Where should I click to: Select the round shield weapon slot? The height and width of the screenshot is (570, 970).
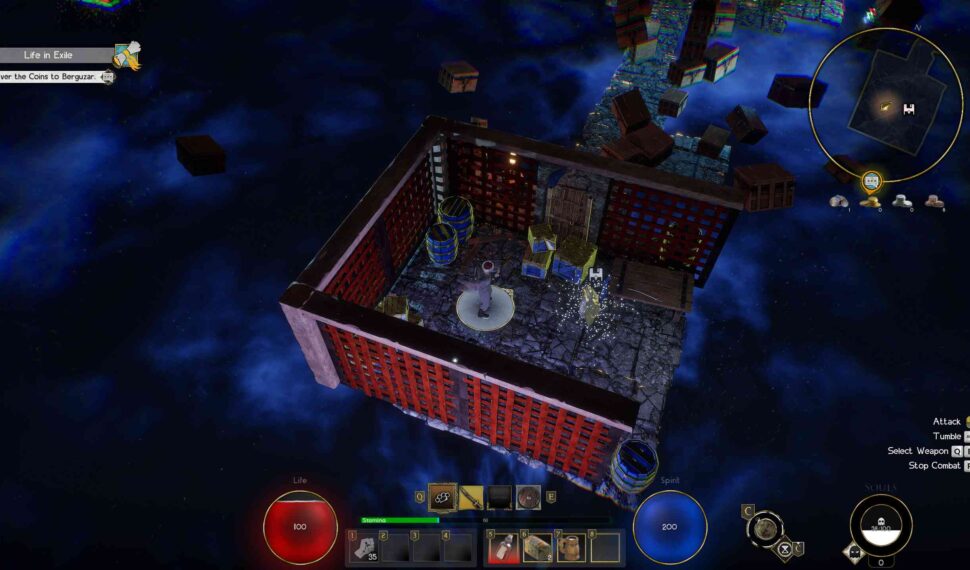tap(529, 497)
